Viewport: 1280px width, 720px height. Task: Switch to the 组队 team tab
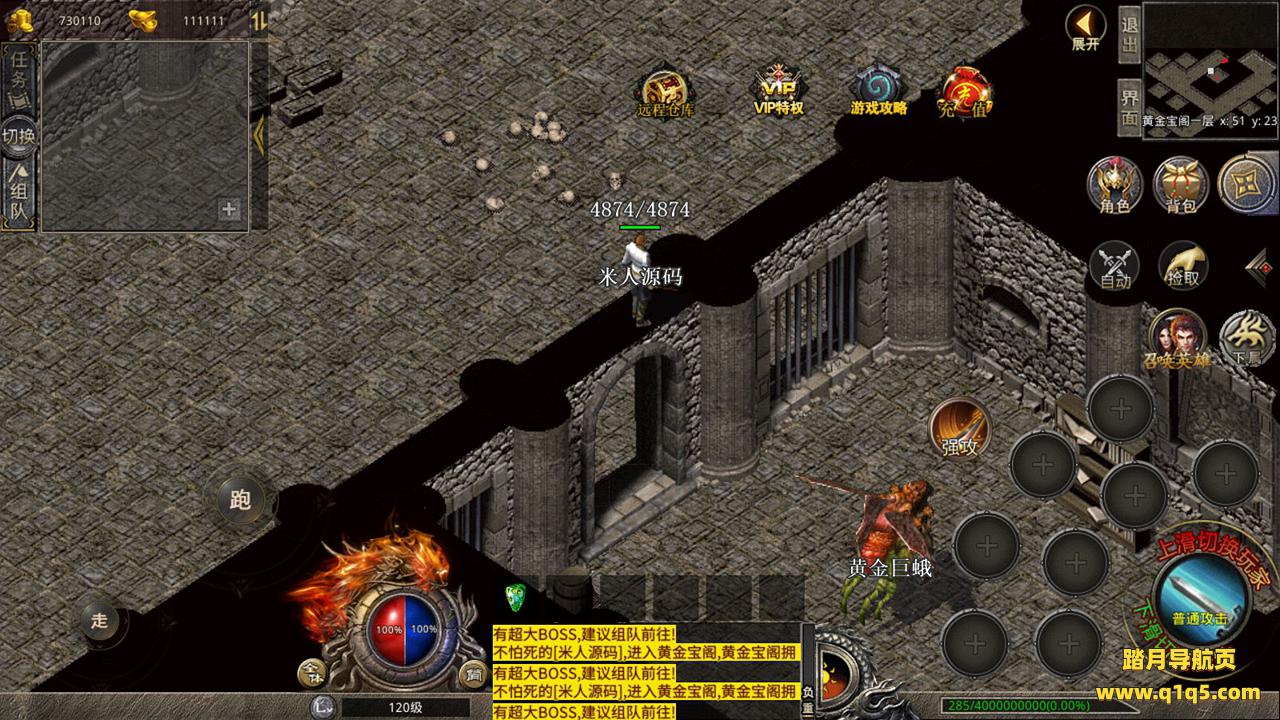click(19, 193)
